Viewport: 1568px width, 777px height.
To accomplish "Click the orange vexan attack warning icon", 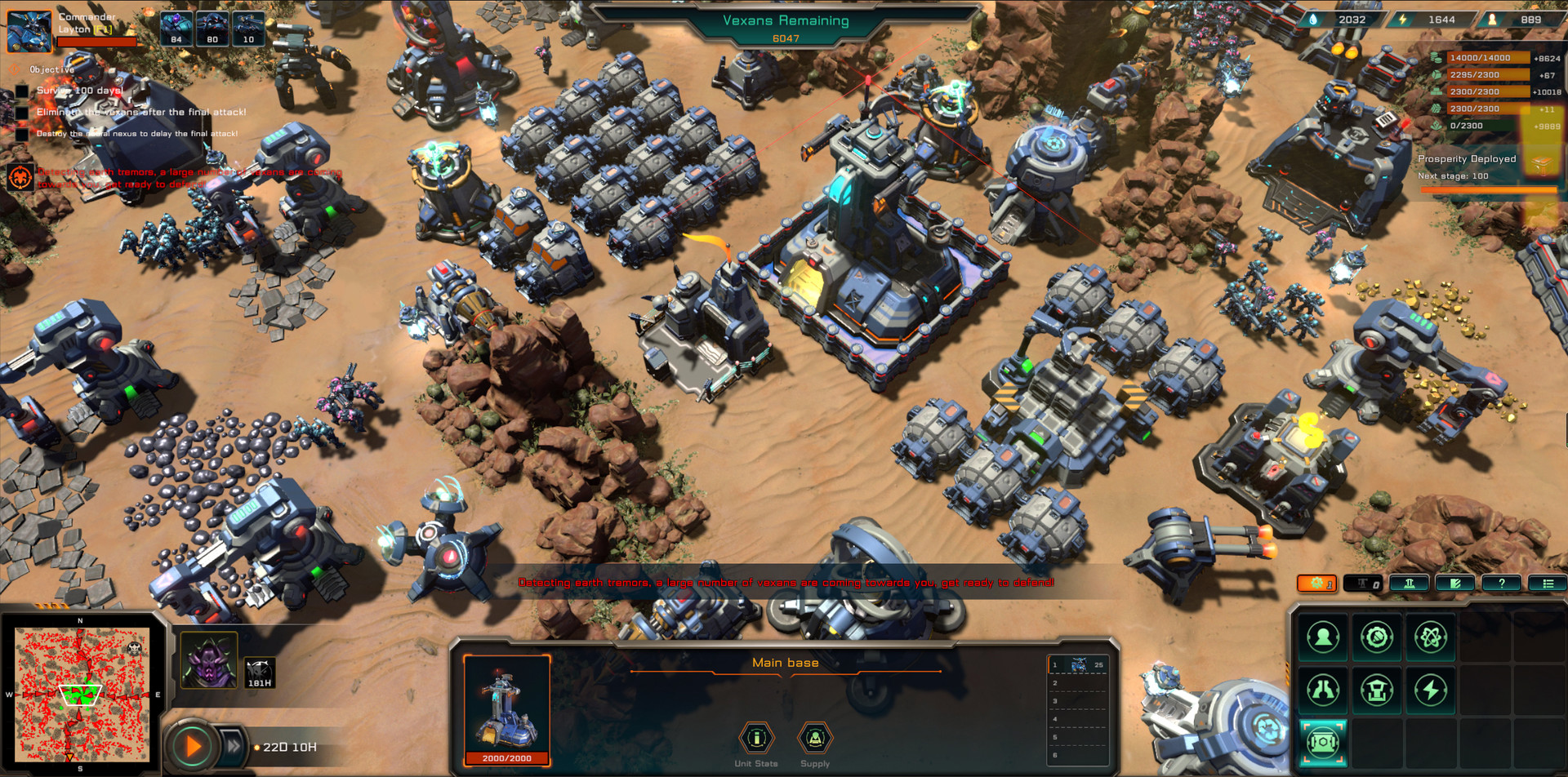I will click(x=20, y=176).
